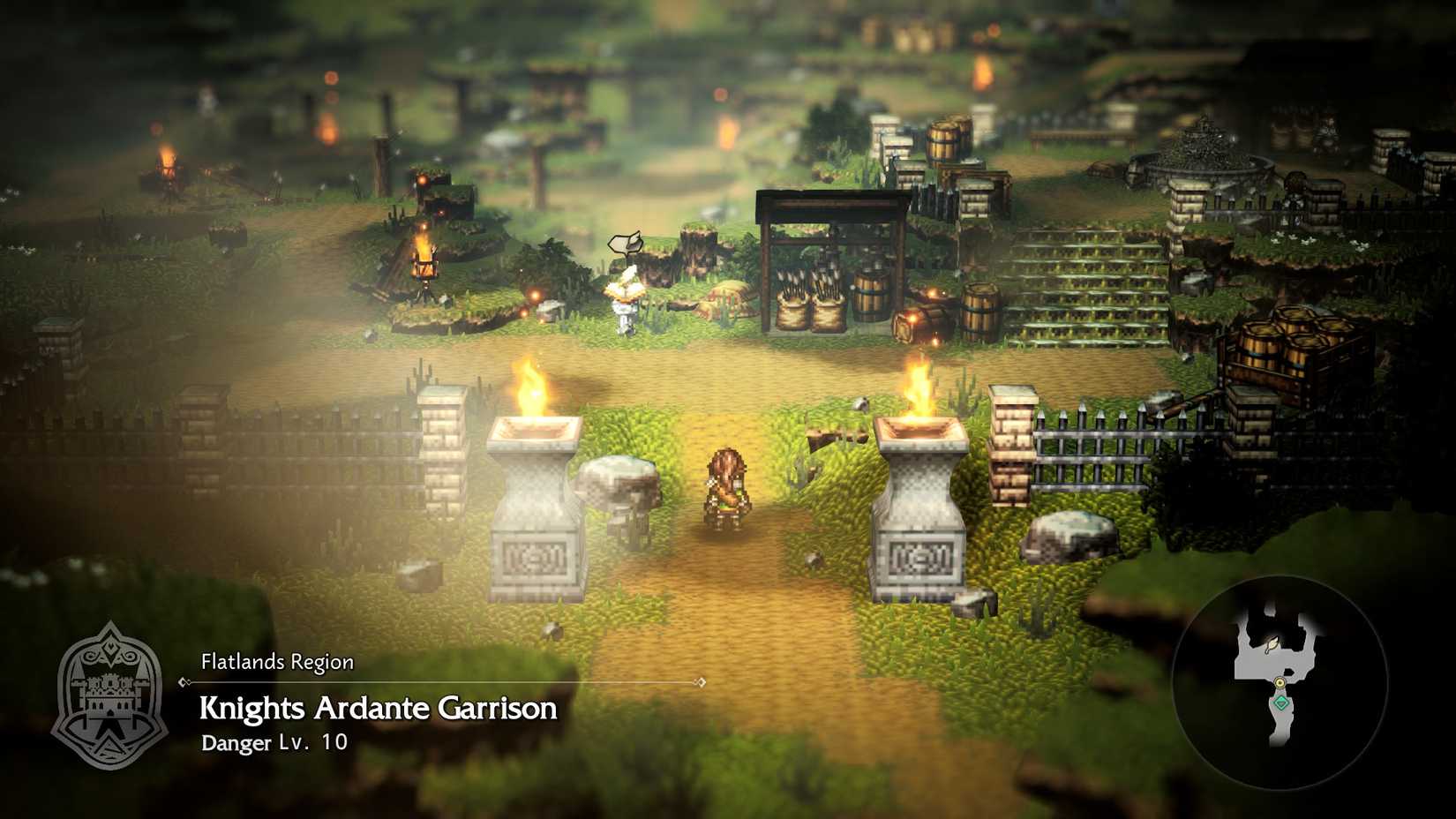The width and height of the screenshot is (1456, 819).
Task: Select the Knights Ardante Garrison title text
Action: coord(378,709)
